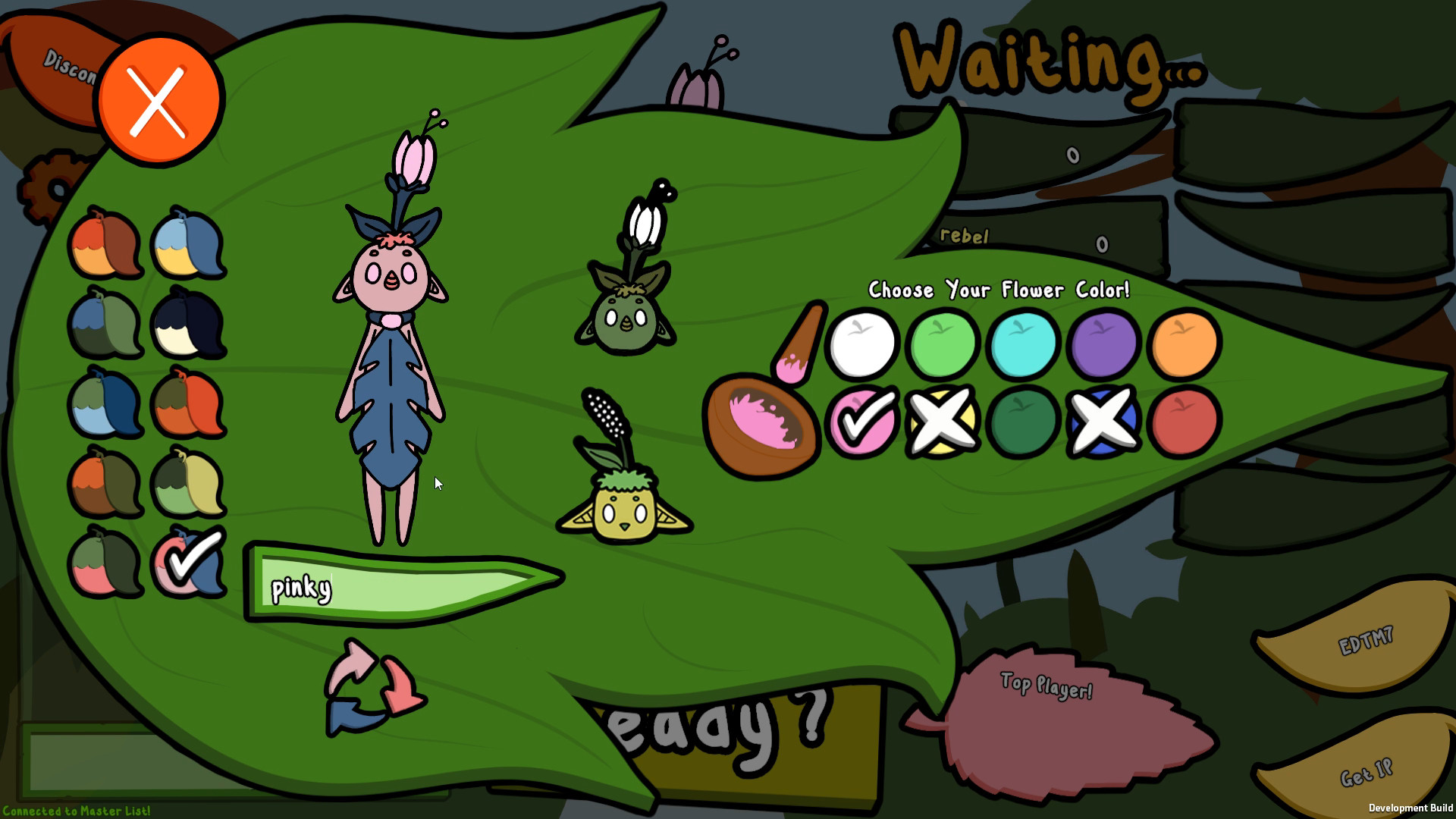1456x819 pixels.
Task: Select the blue and yellow leaf swatch
Action: tap(190, 243)
